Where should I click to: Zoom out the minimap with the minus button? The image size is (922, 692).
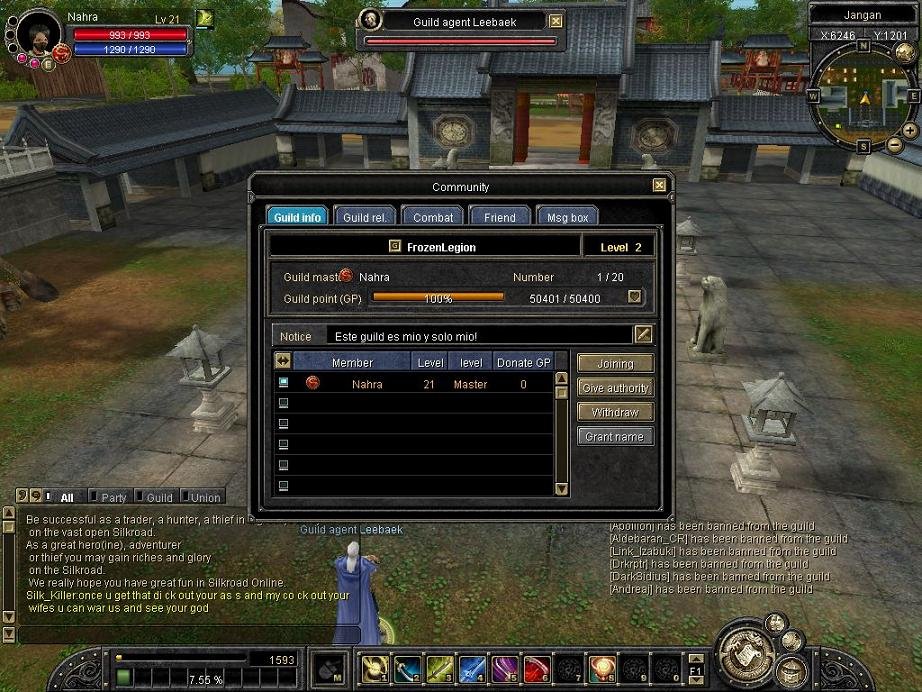pos(893,146)
